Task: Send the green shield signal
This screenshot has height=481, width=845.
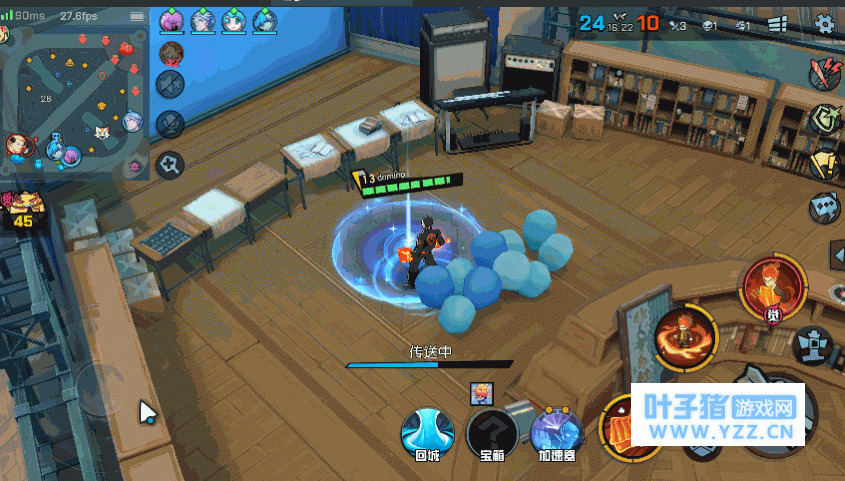Action: 824,119
